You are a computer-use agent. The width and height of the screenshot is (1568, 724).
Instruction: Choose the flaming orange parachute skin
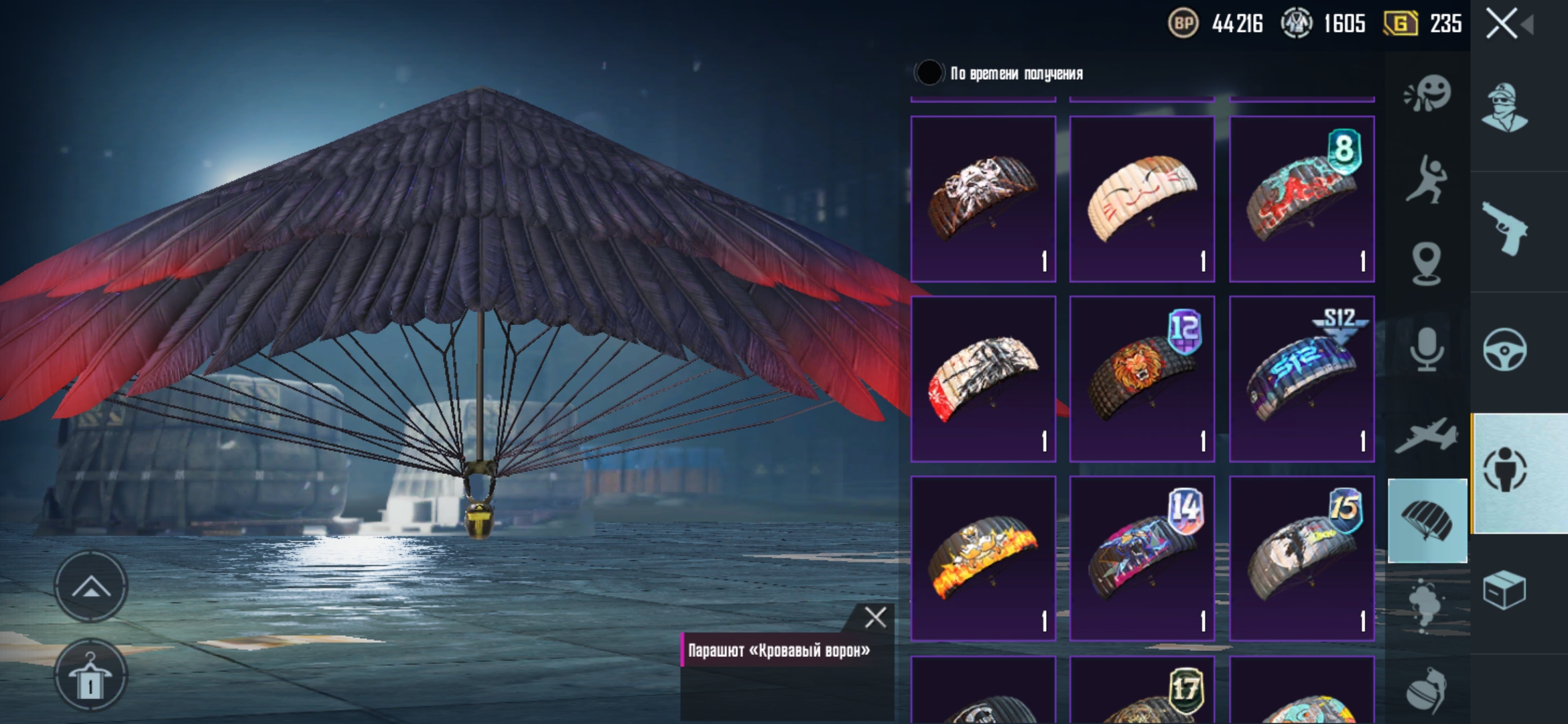(983, 558)
